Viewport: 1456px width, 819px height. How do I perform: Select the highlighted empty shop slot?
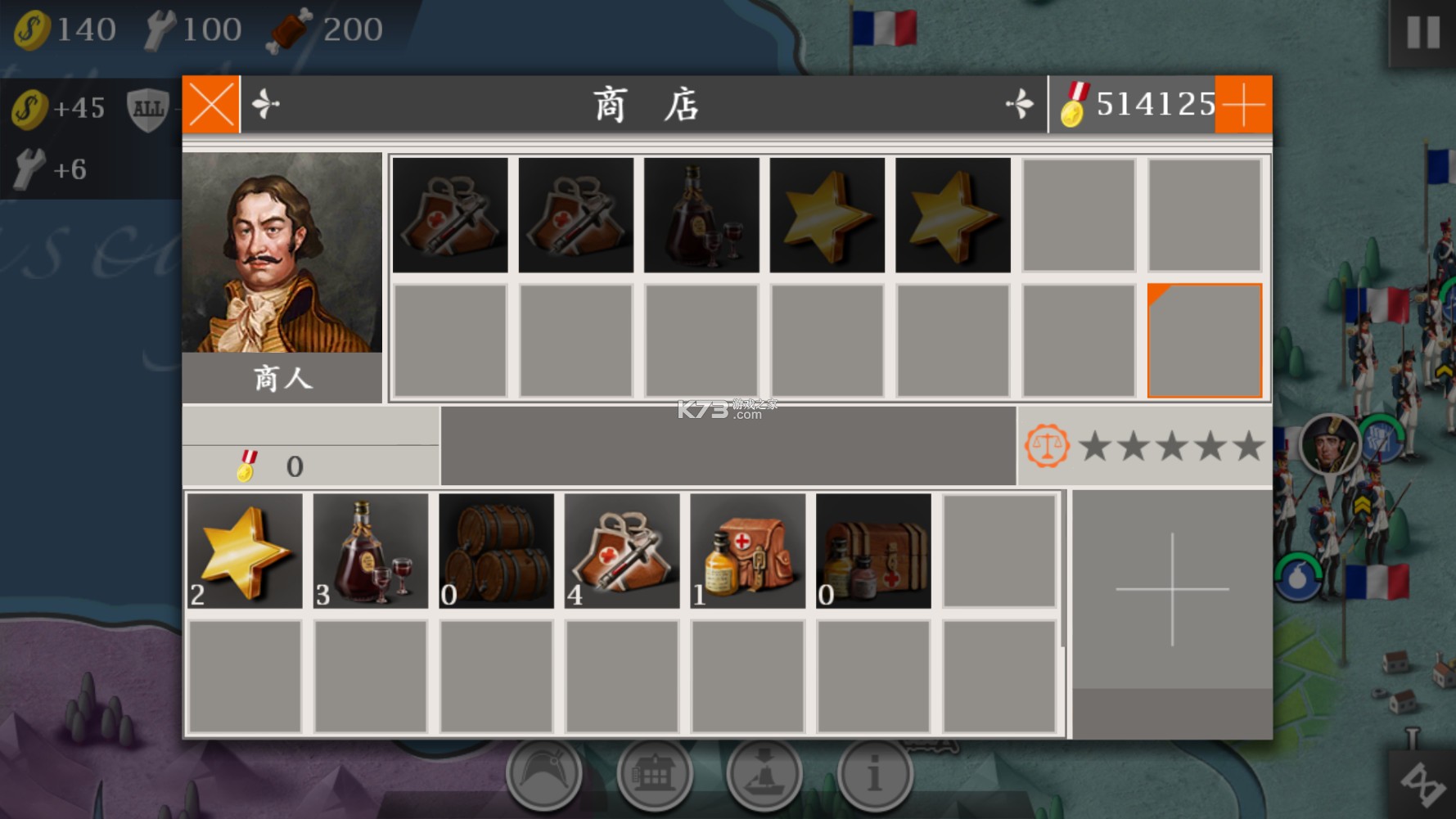pos(1204,340)
